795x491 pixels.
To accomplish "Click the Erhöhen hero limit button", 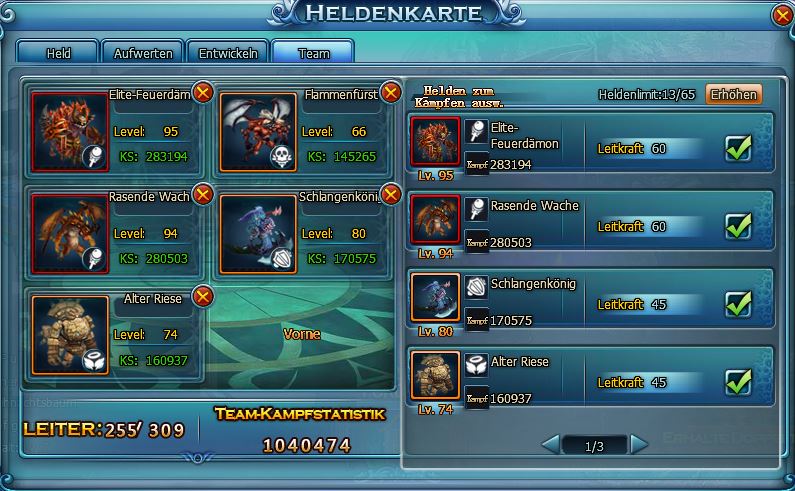I will click(733, 94).
